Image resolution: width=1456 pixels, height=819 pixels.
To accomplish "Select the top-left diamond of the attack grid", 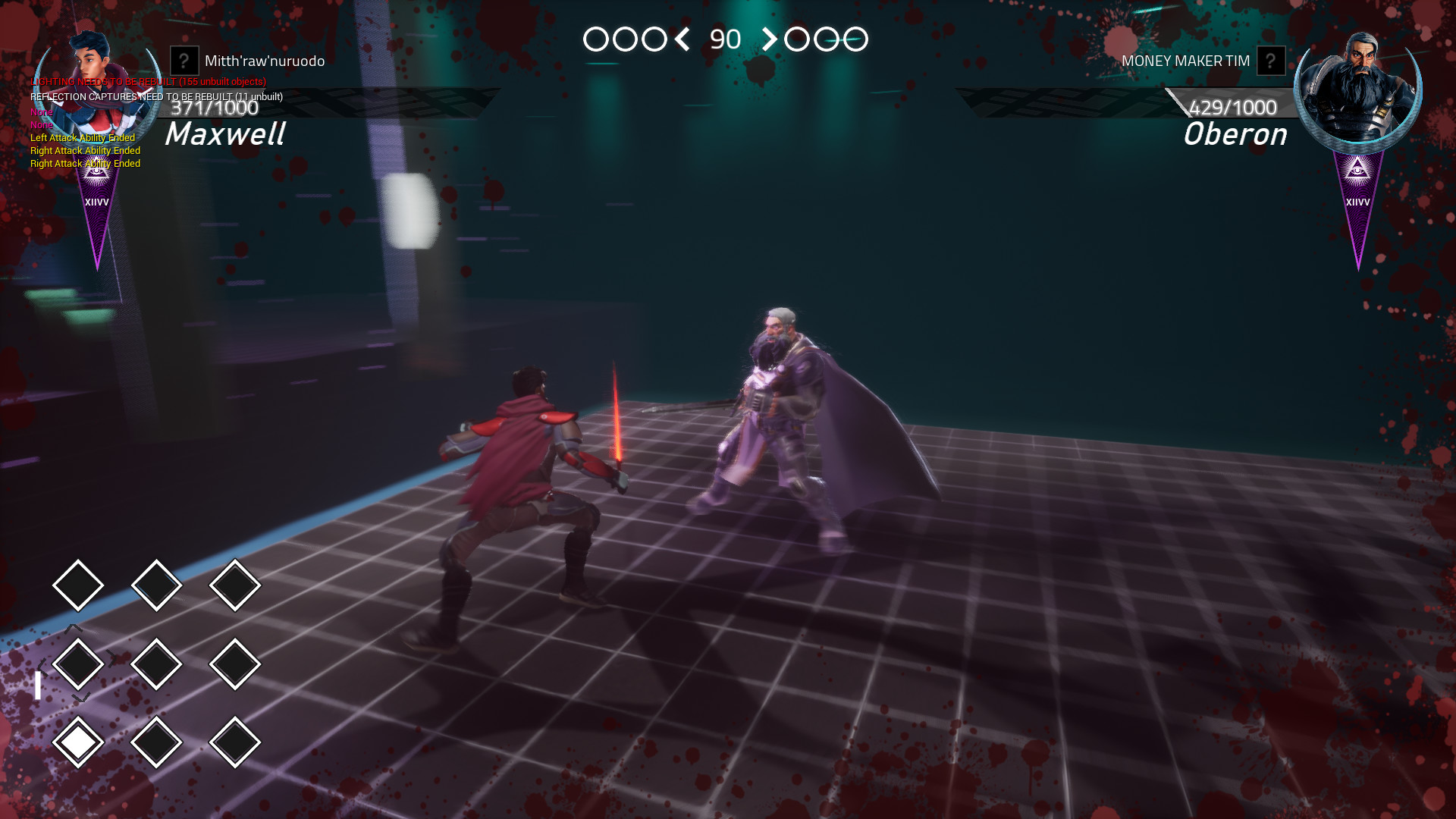I will [x=78, y=584].
